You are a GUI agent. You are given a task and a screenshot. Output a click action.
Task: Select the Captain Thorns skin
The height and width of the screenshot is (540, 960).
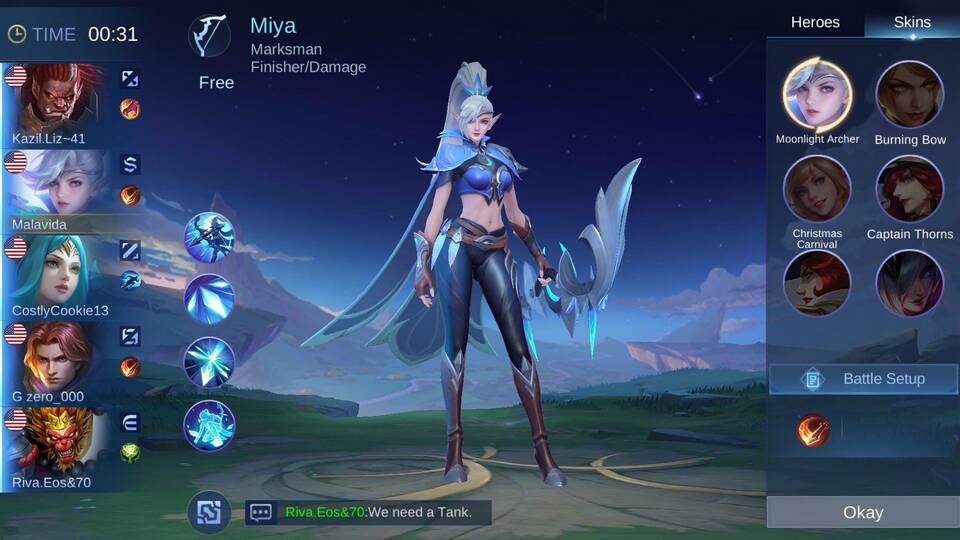(x=910, y=189)
